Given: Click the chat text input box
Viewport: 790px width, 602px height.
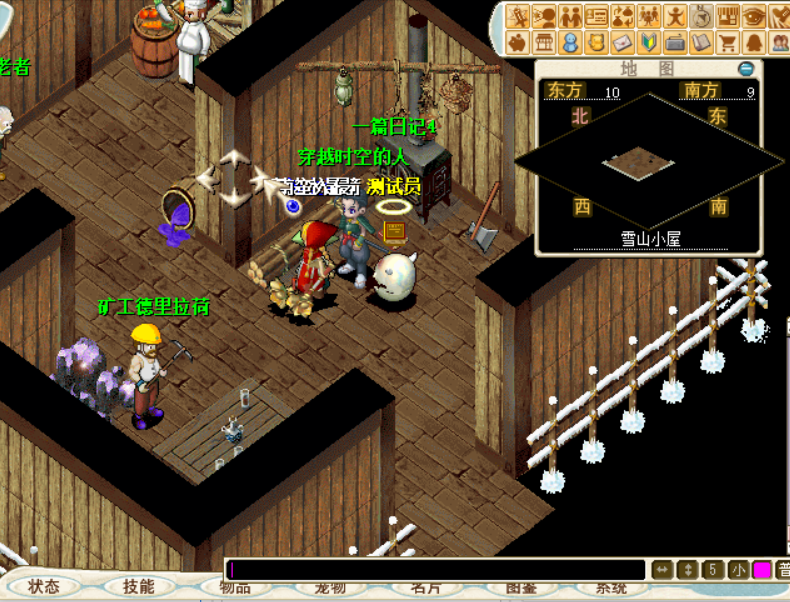Looking at the screenshot, I should [437, 570].
